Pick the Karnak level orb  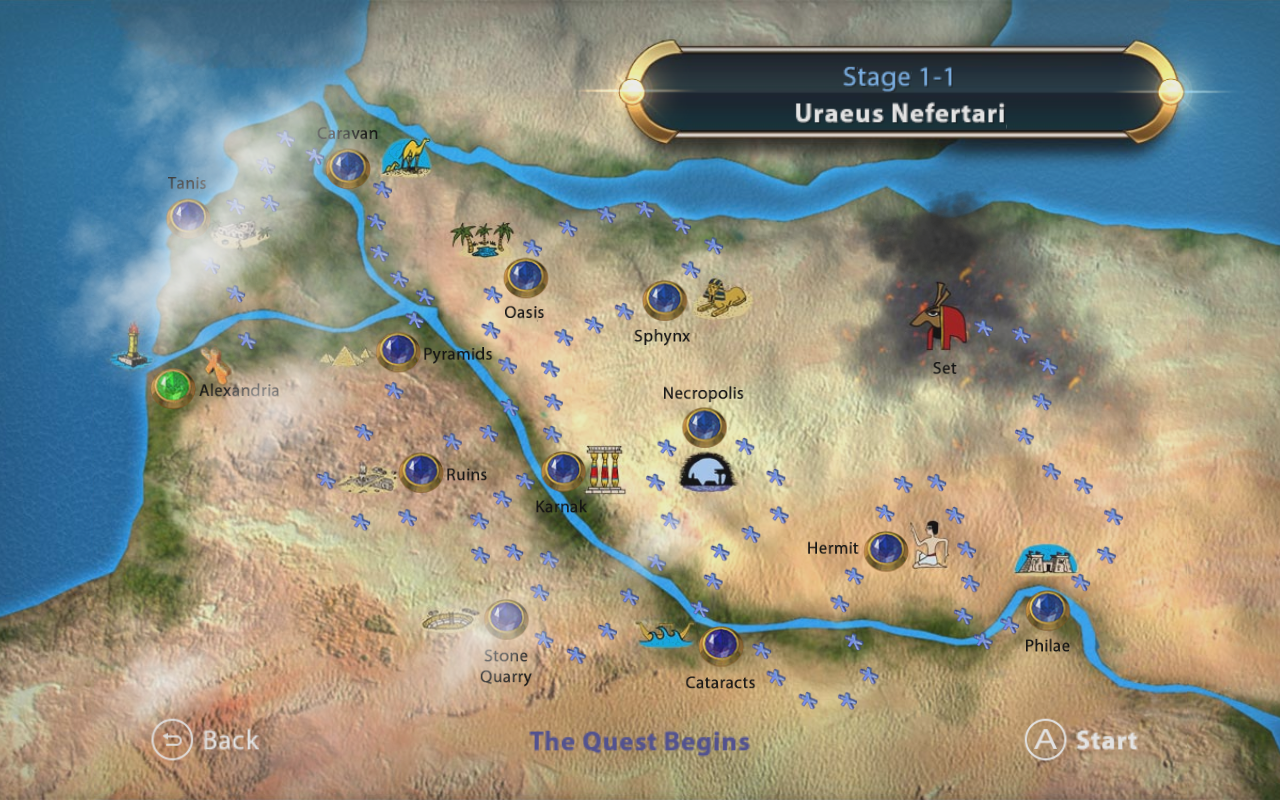tap(562, 469)
